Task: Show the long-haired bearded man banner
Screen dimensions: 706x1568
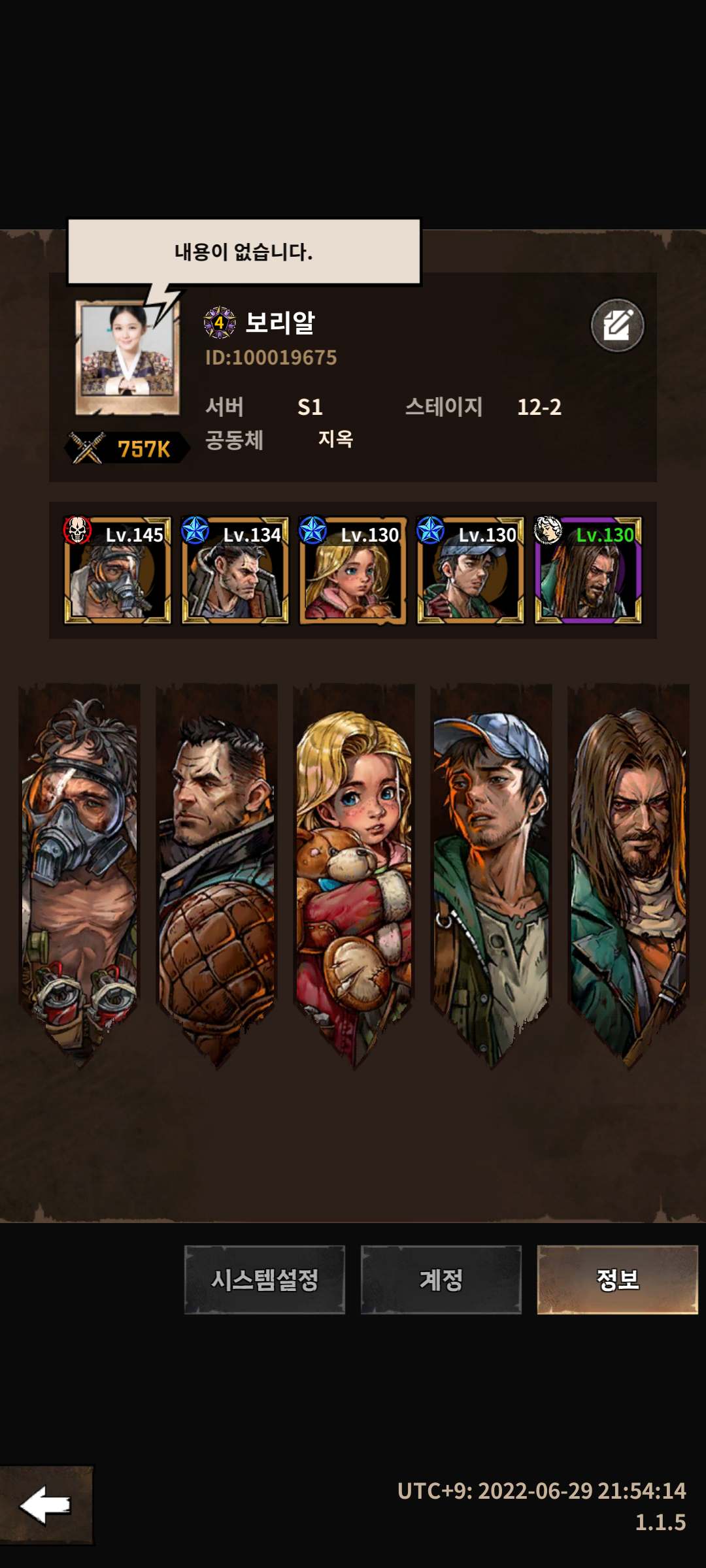Action: tap(628, 869)
